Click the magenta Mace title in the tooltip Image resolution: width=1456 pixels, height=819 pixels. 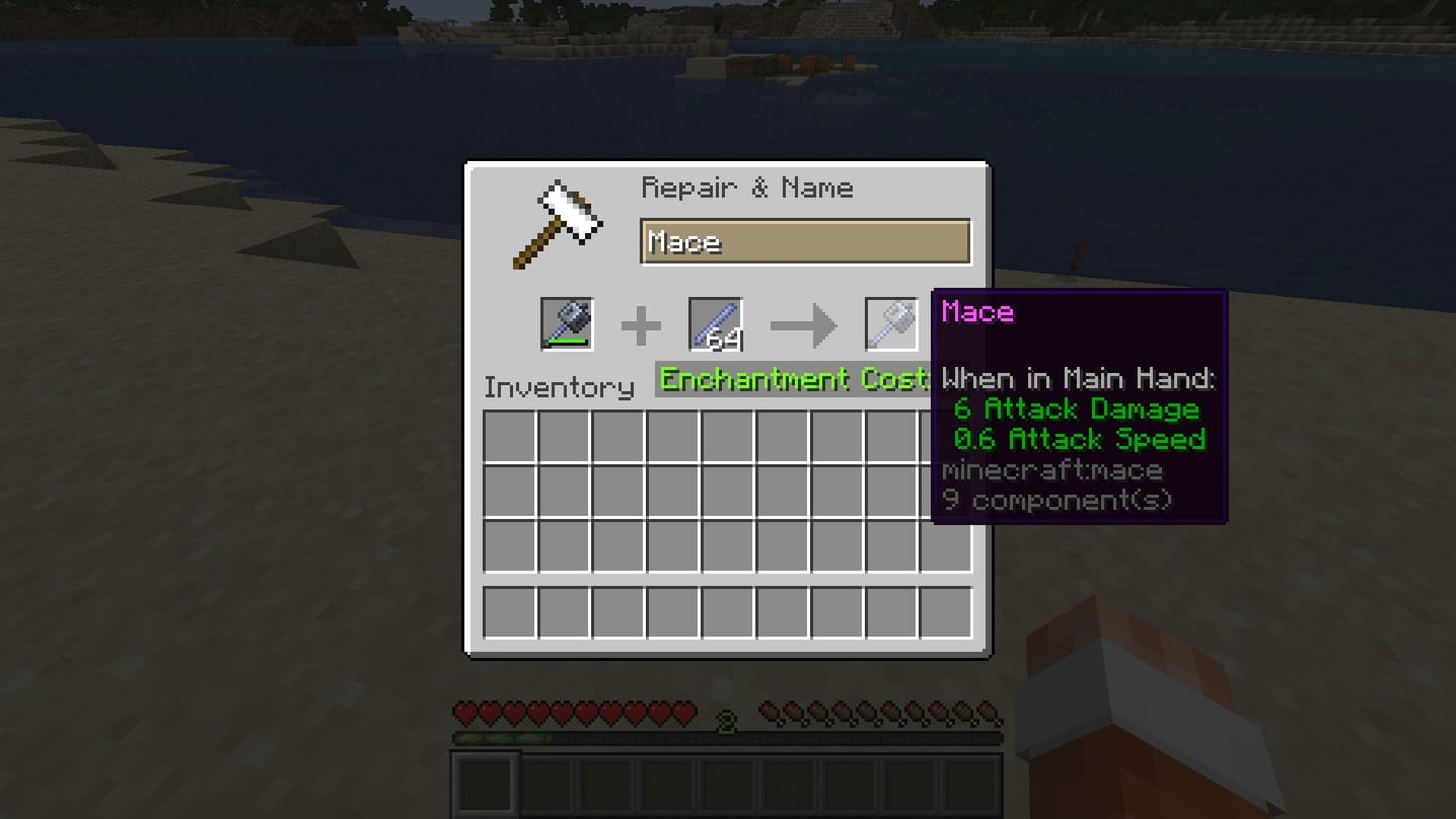(977, 312)
